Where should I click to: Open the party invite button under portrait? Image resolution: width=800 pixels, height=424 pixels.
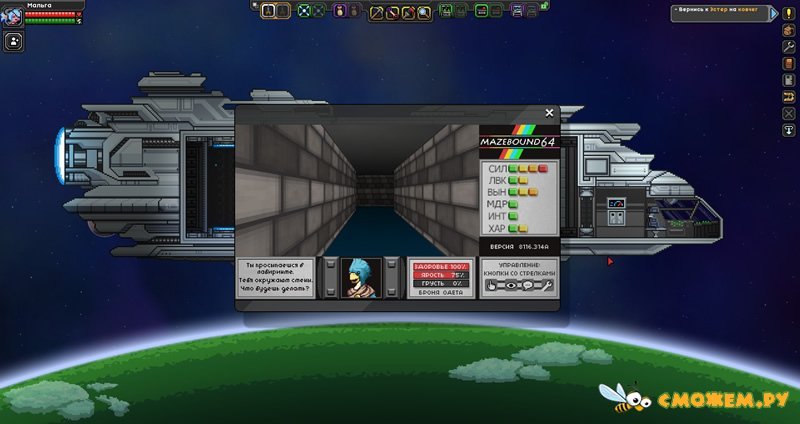click(x=14, y=42)
